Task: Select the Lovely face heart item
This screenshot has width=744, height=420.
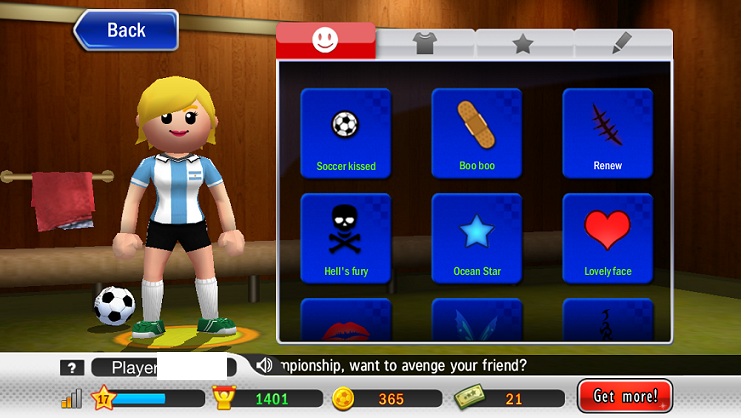Action: (x=607, y=238)
